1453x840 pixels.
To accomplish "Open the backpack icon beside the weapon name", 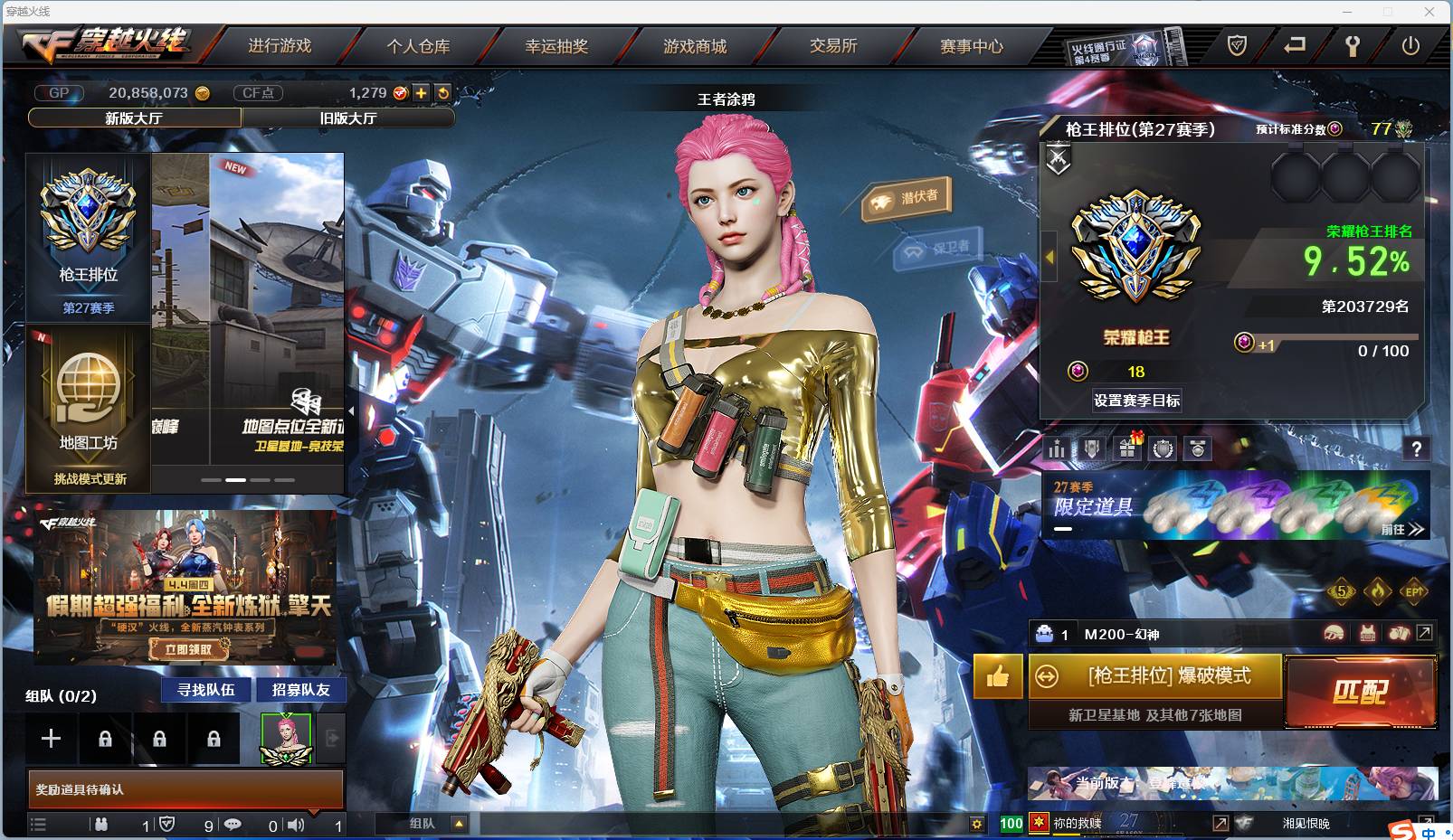I will 1399,632.
